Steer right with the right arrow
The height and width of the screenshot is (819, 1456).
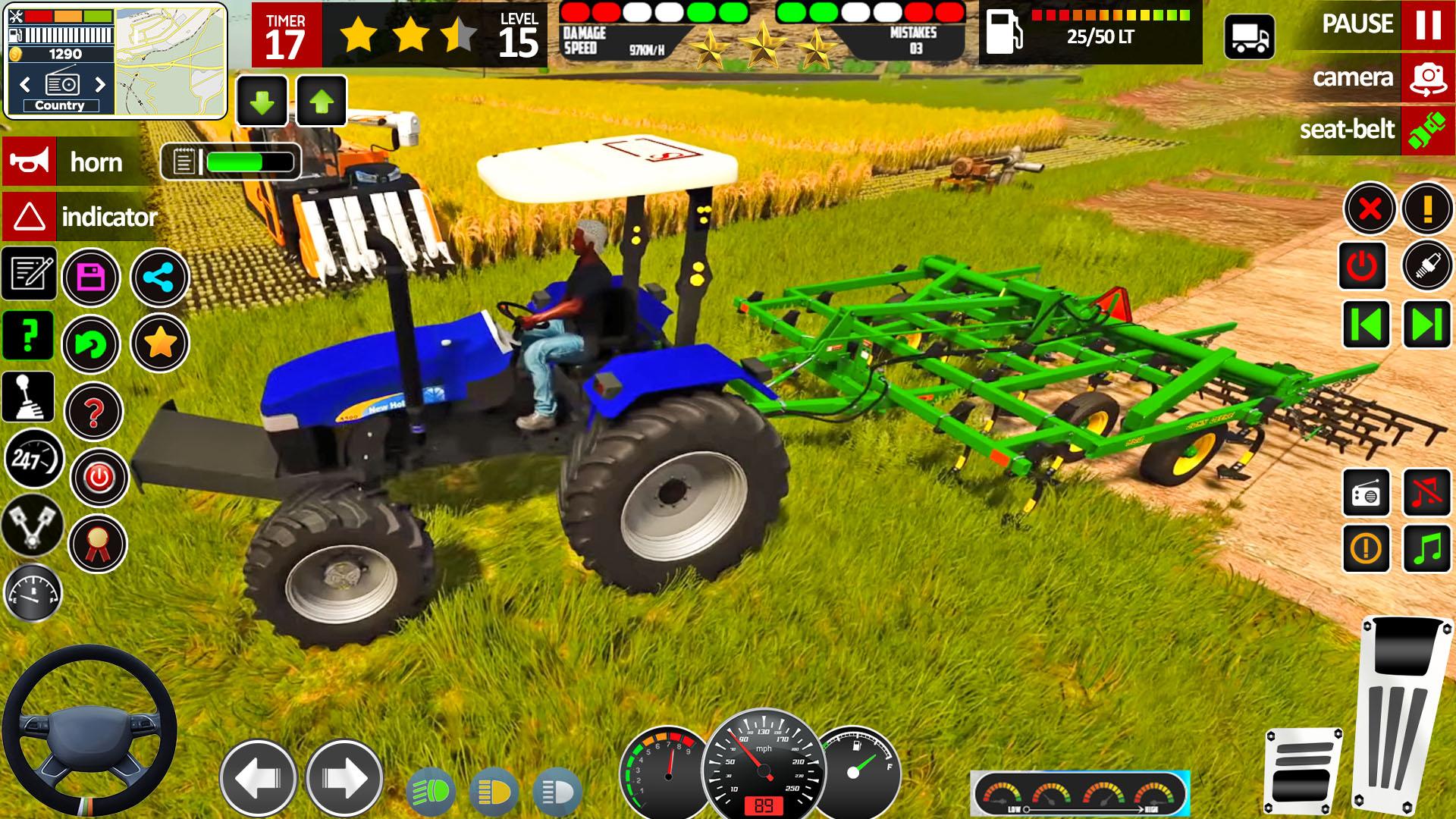(344, 778)
